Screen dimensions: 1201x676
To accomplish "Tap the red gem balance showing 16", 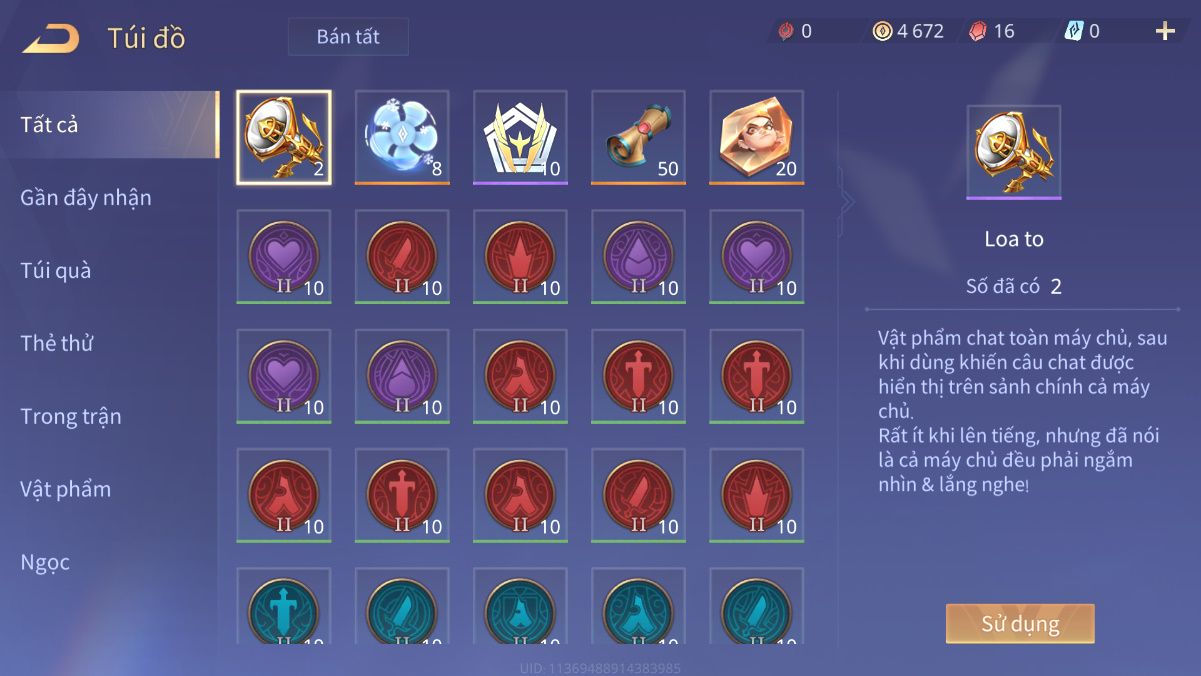I will click(992, 31).
